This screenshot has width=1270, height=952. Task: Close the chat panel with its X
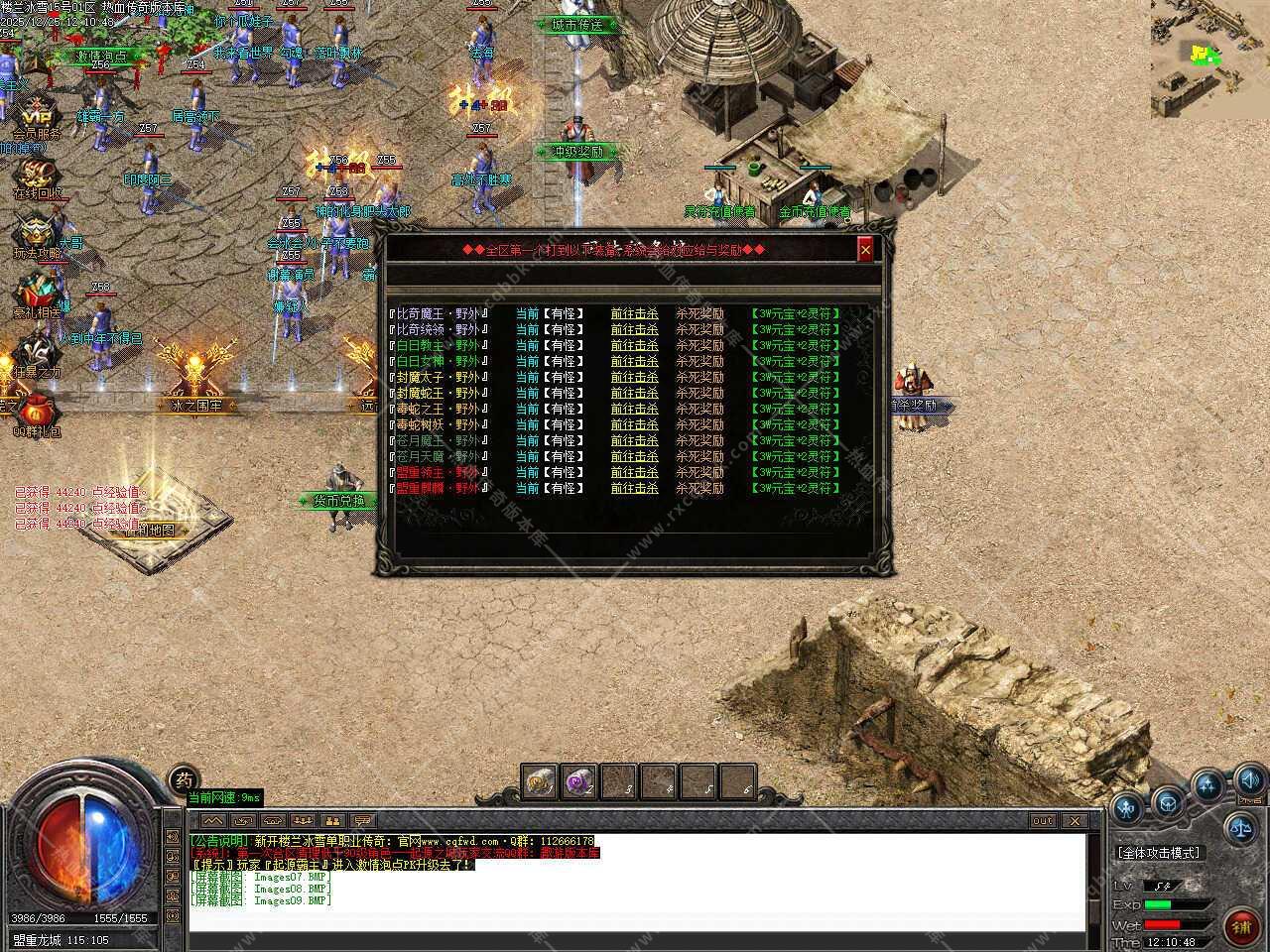1074,821
